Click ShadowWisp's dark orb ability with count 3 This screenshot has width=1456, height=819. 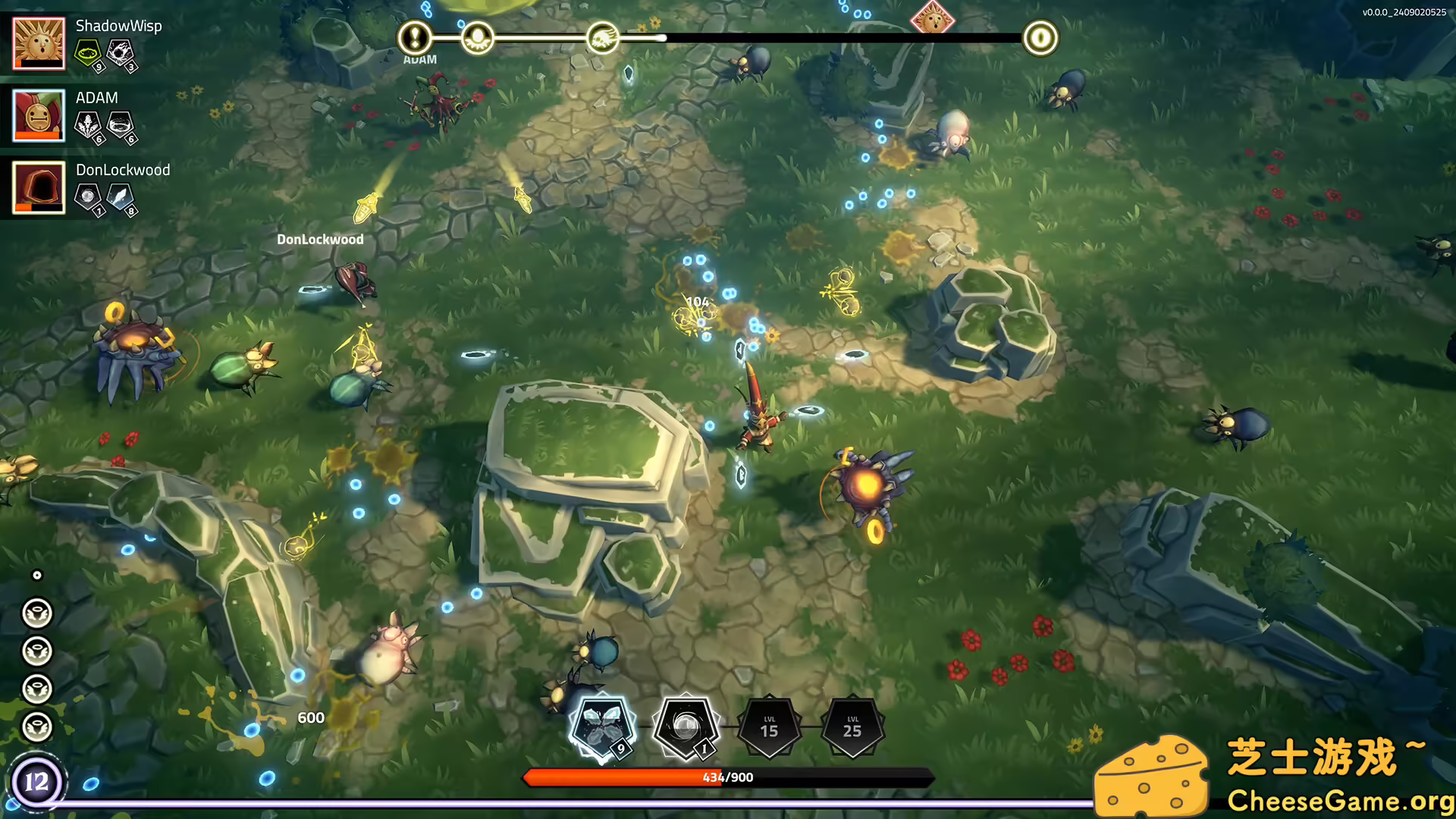121,49
